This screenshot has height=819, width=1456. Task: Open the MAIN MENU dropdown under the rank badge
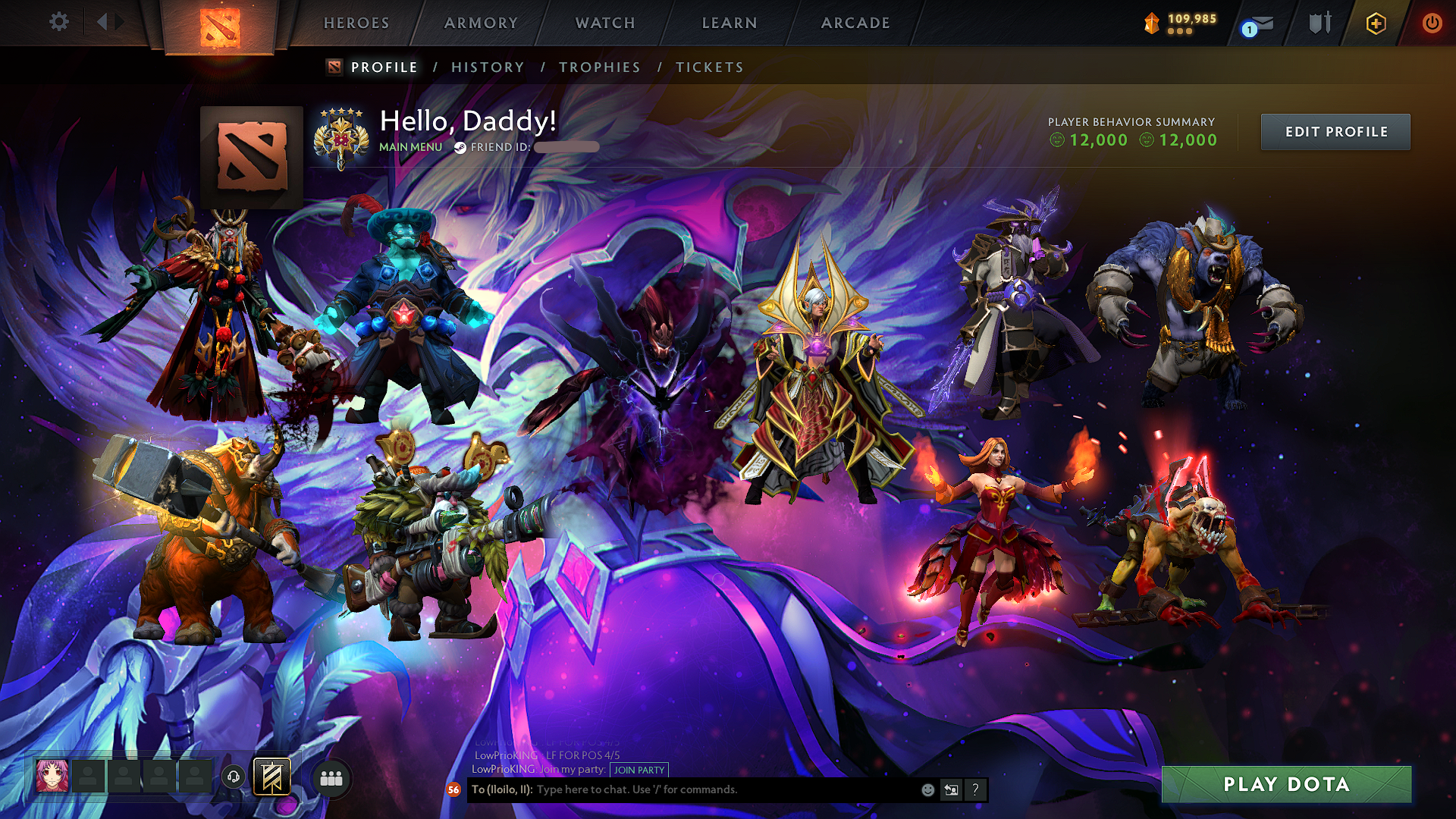pyautogui.click(x=409, y=147)
